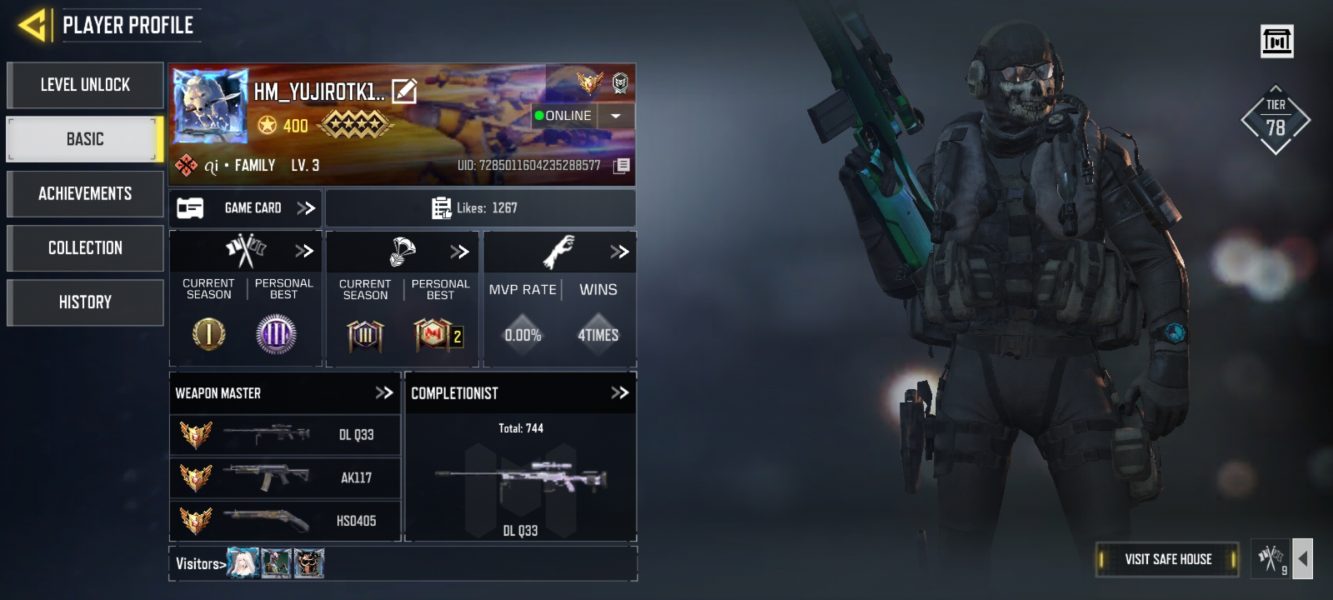Click the Likes counter button

(480, 208)
